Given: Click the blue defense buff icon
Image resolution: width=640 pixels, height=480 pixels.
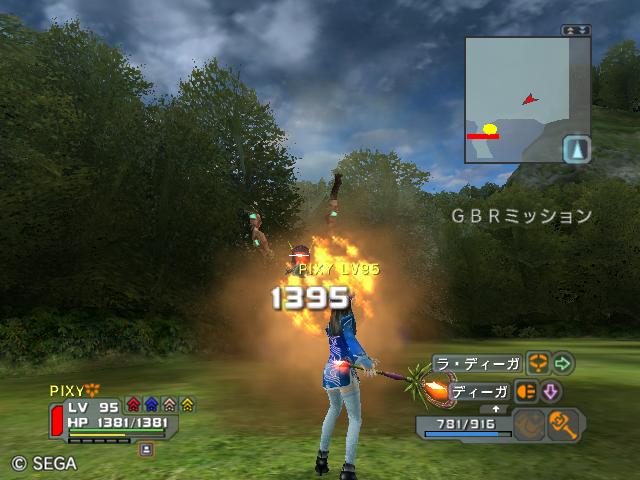Looking at the screenshot, I should click(x=151, y=405).
